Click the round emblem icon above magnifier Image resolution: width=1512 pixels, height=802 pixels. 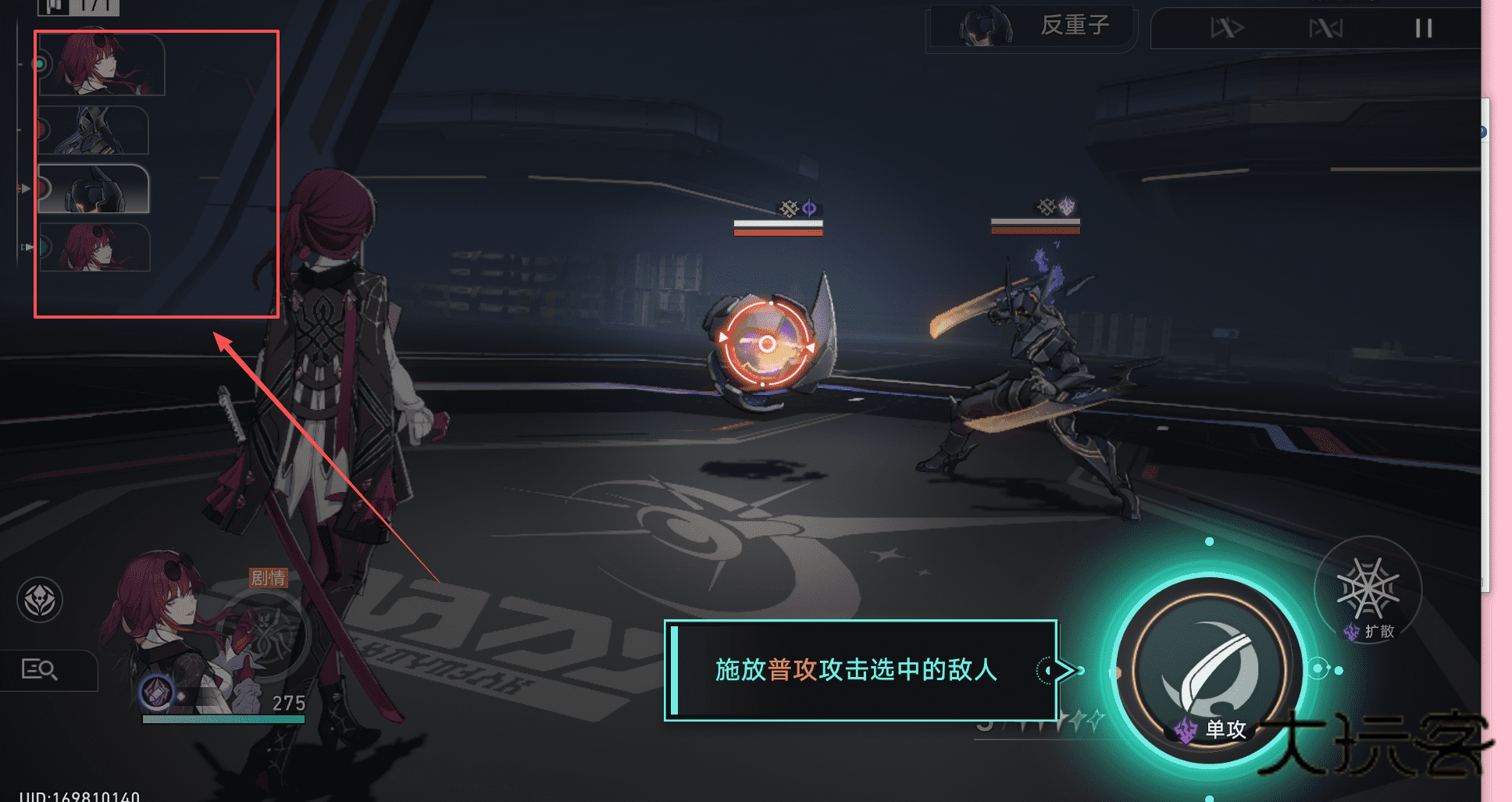[40, 600]
